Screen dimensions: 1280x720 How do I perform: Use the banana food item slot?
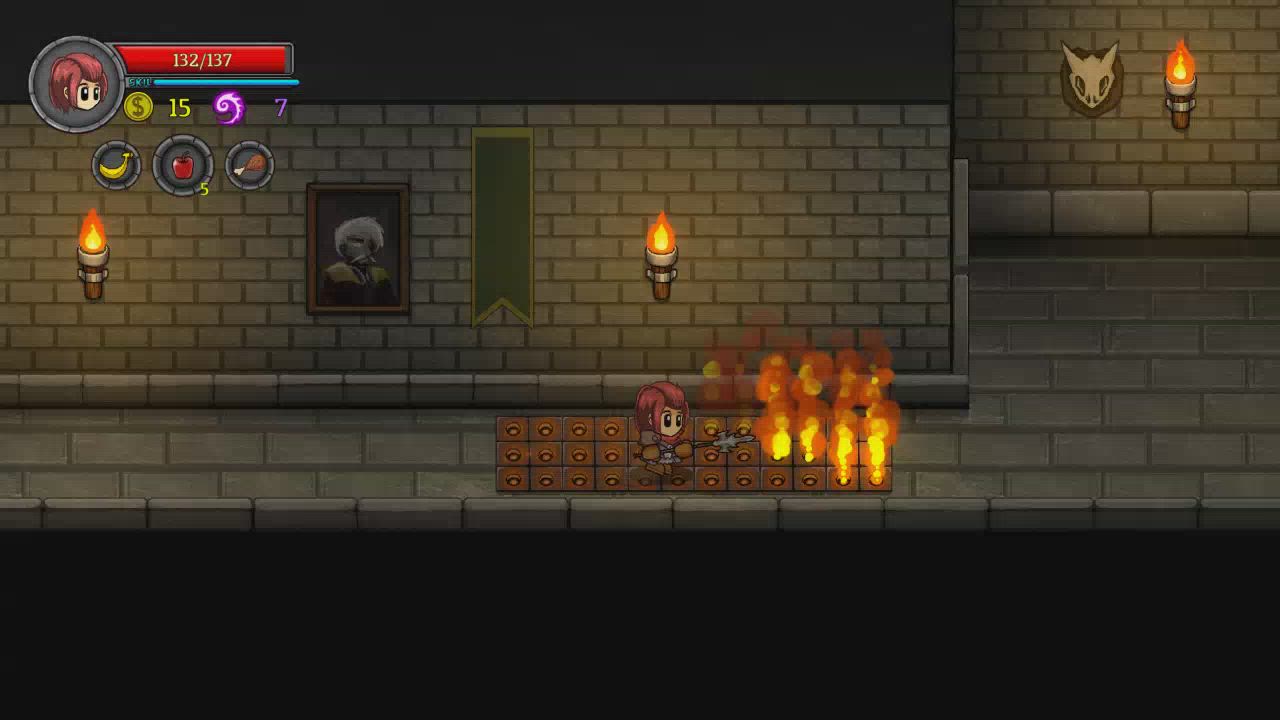point(116,165)
